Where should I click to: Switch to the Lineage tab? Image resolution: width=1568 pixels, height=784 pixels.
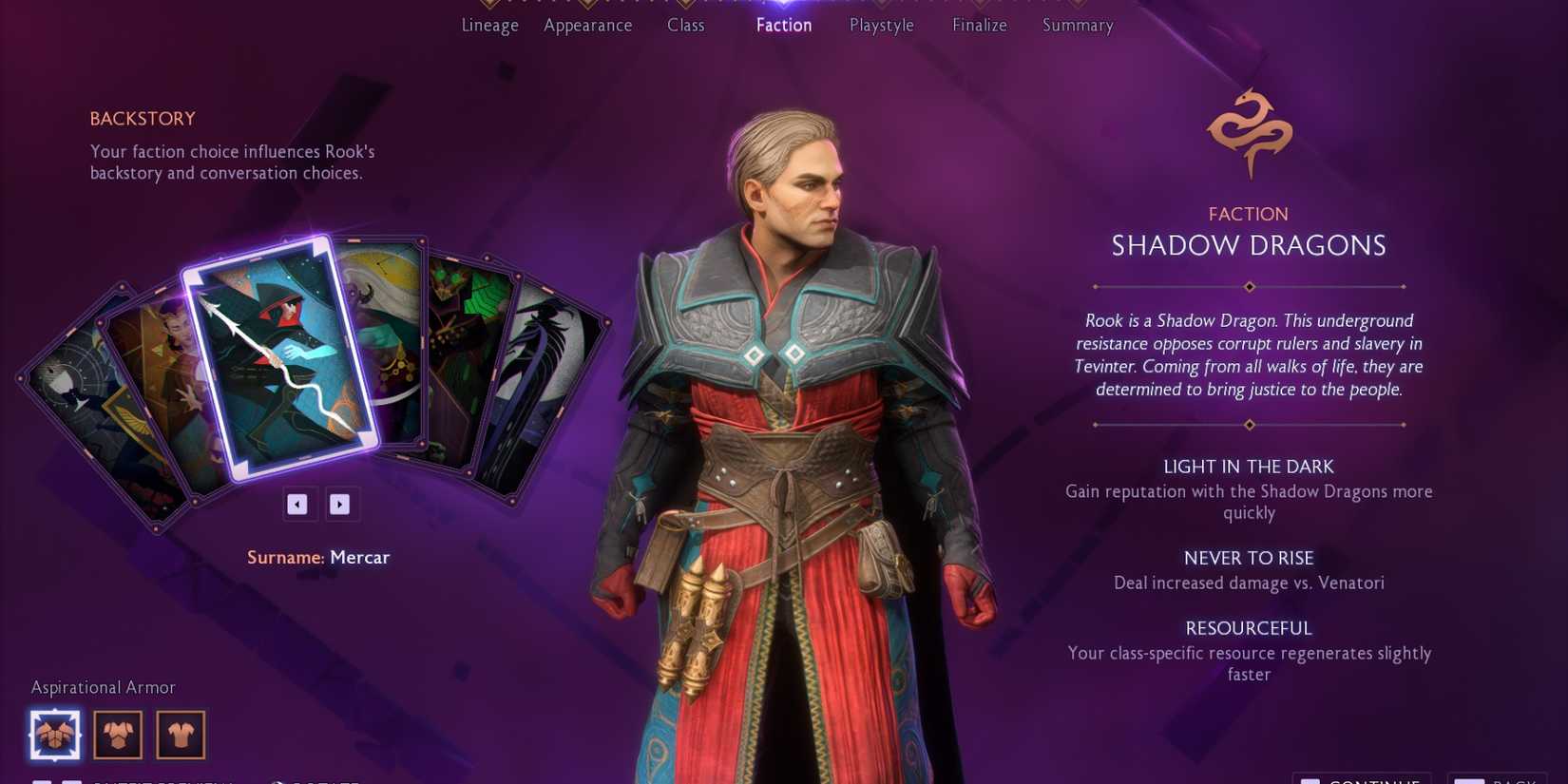488,25
